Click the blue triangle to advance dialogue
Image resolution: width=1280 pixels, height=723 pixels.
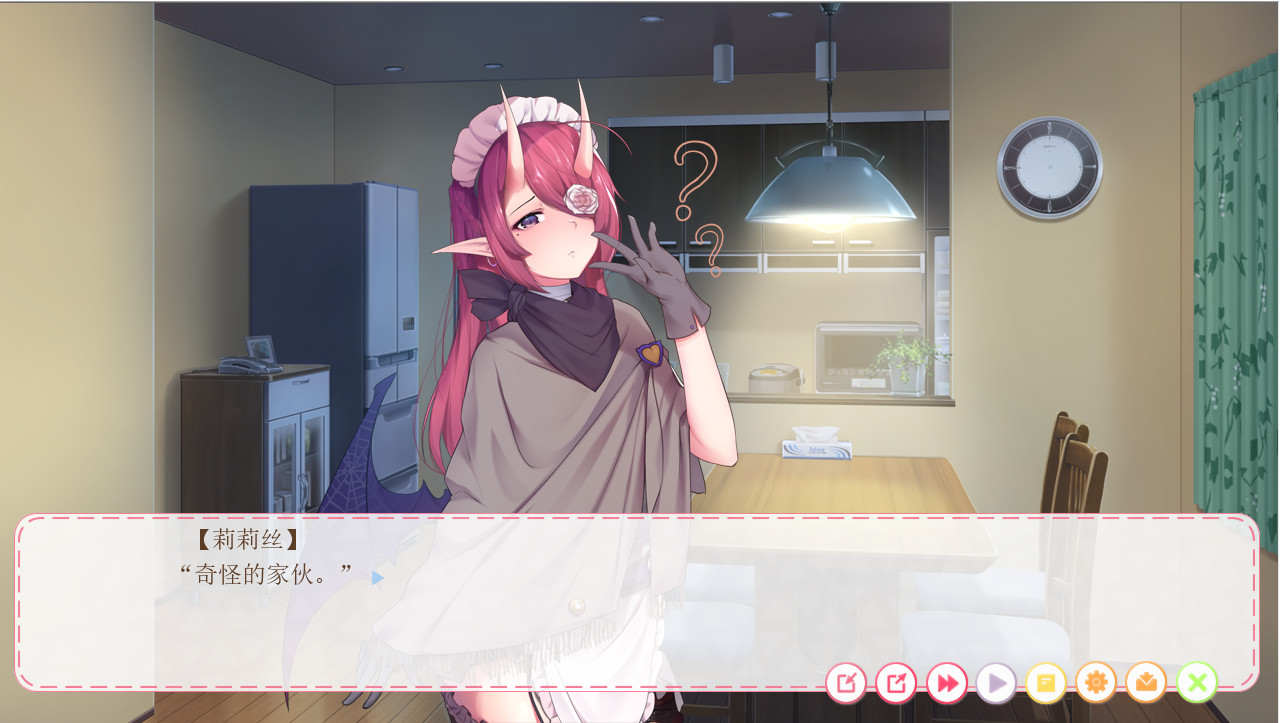pos(377,577)
